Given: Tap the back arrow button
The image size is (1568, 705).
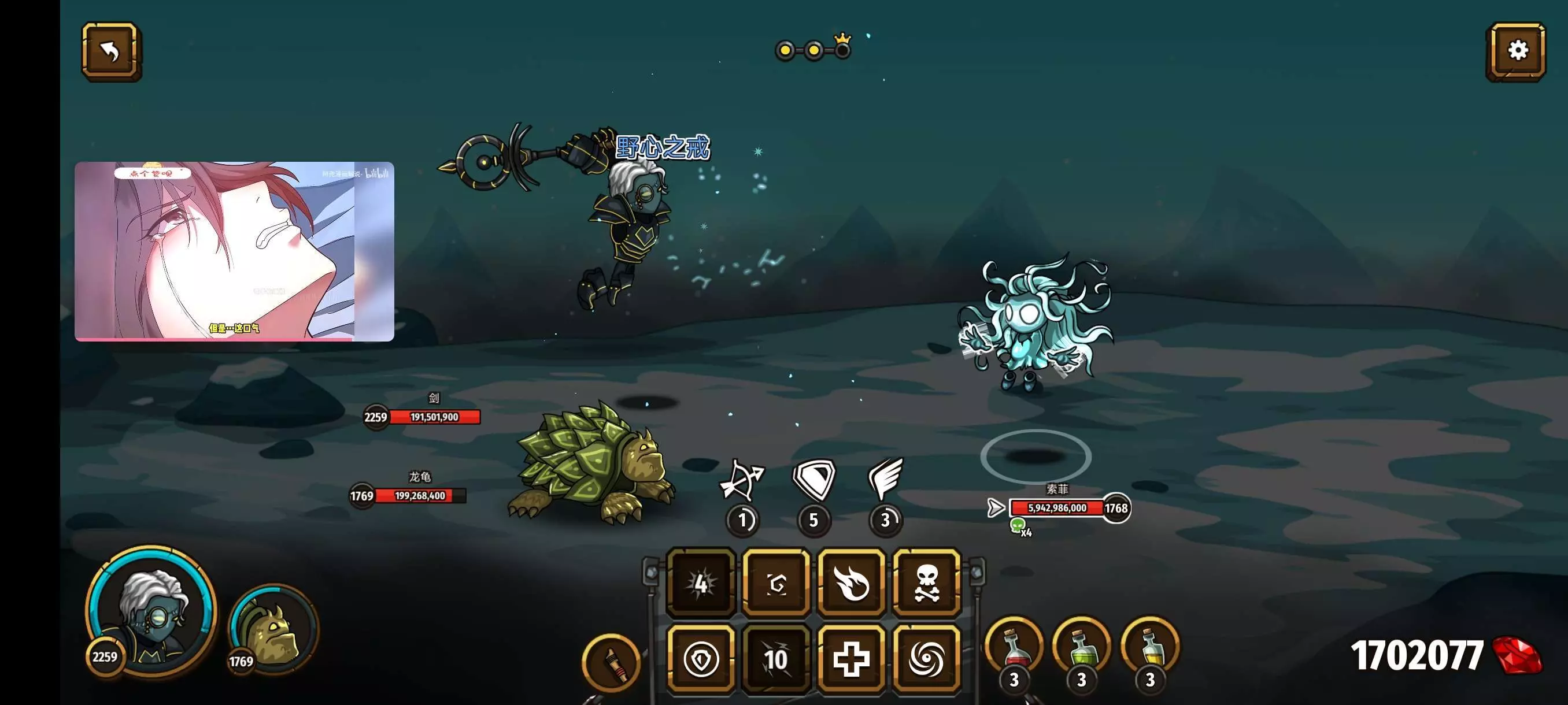Looking at the screenshot, I should (x=112, y=51).
